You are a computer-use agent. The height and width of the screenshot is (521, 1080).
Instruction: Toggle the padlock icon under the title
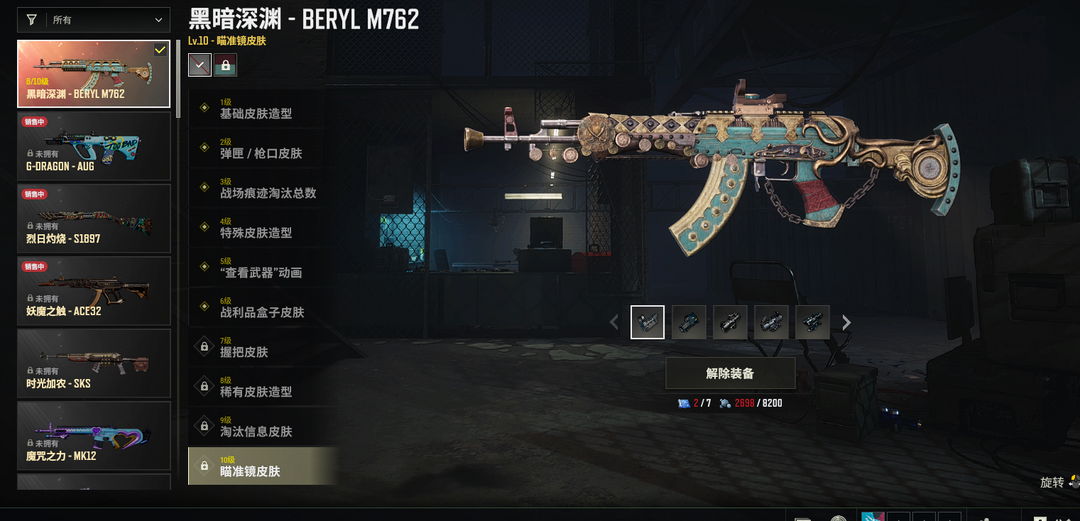tap(226, 66)
